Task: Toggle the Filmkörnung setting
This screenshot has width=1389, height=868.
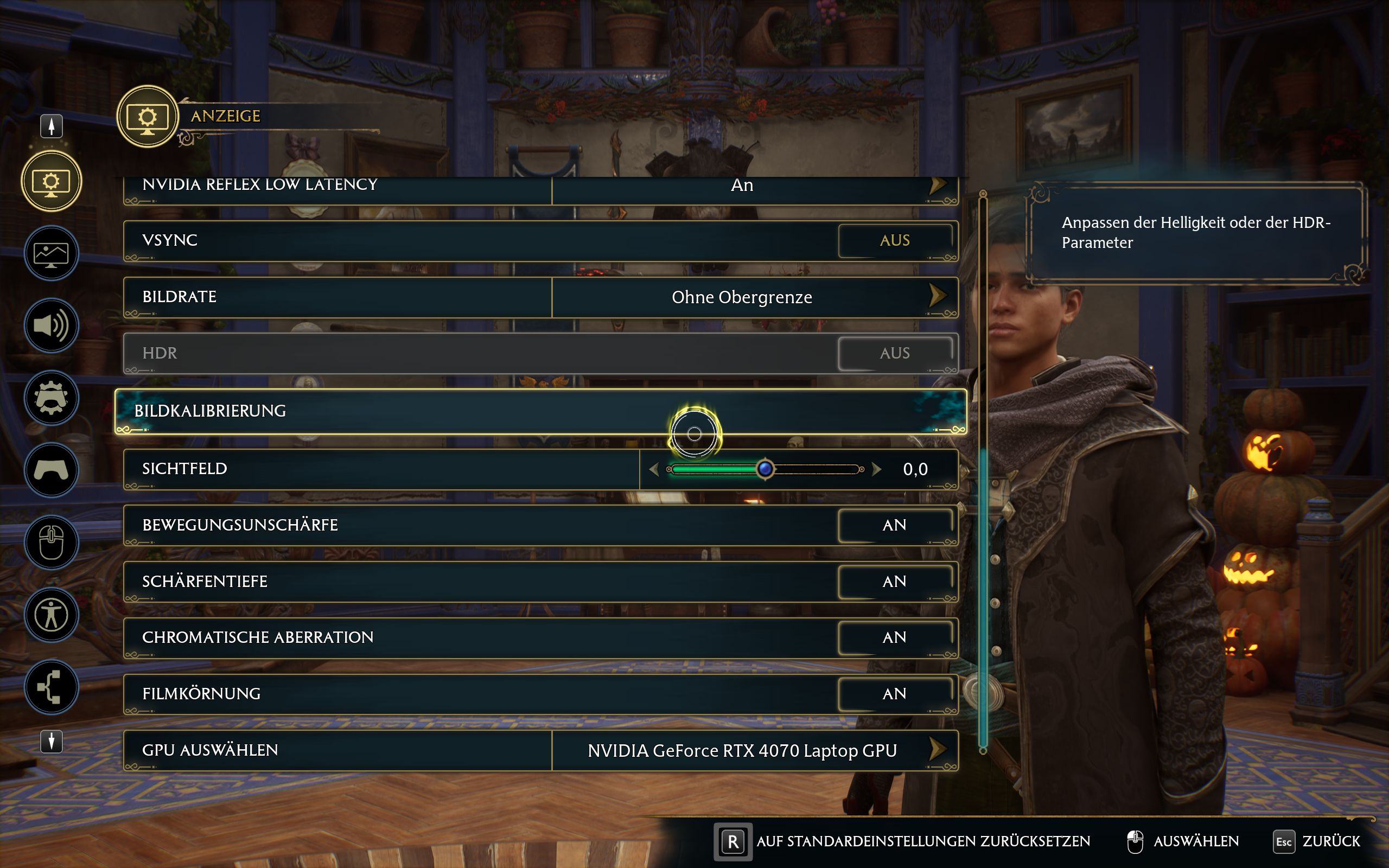Action: [894, 694]
